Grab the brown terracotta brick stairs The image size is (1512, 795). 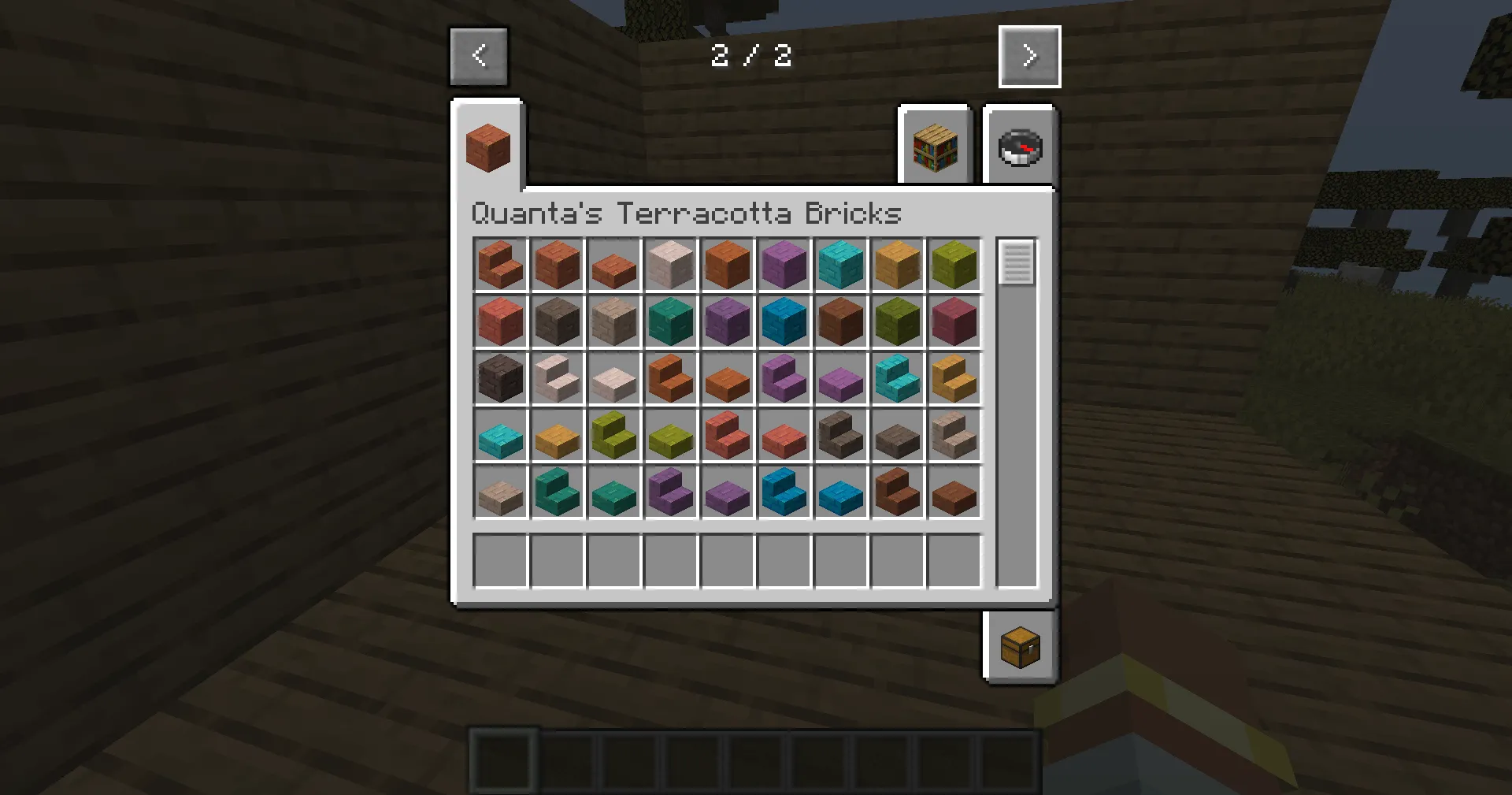coord(897,492)
